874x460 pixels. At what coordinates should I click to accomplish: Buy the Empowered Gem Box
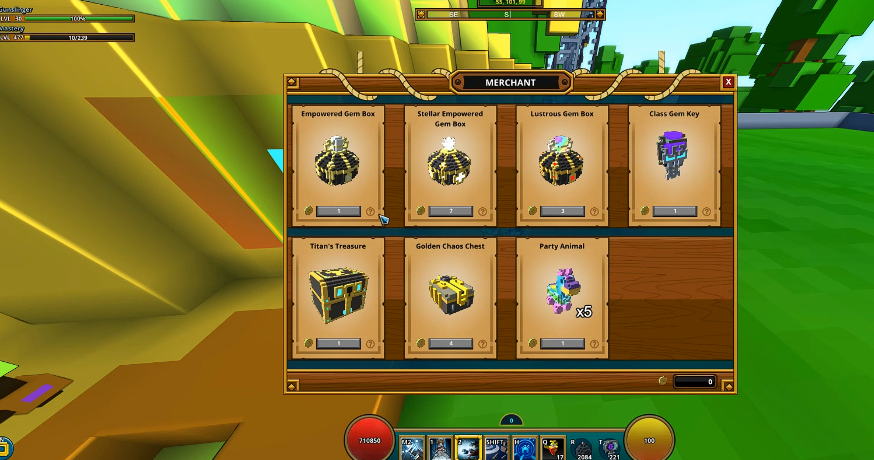point(338,211)
